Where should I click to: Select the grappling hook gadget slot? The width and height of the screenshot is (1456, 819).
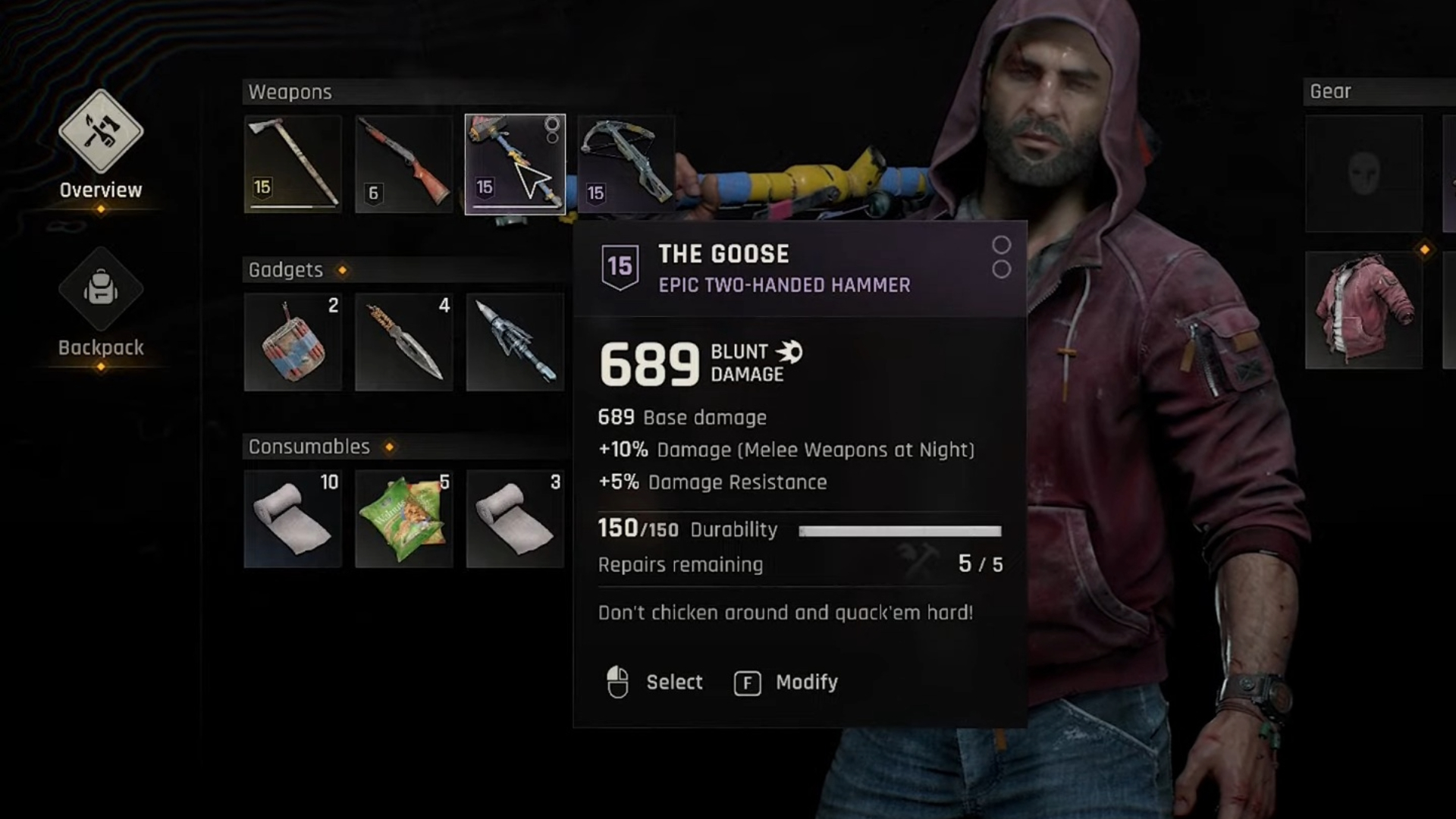(x=515, y=342)
